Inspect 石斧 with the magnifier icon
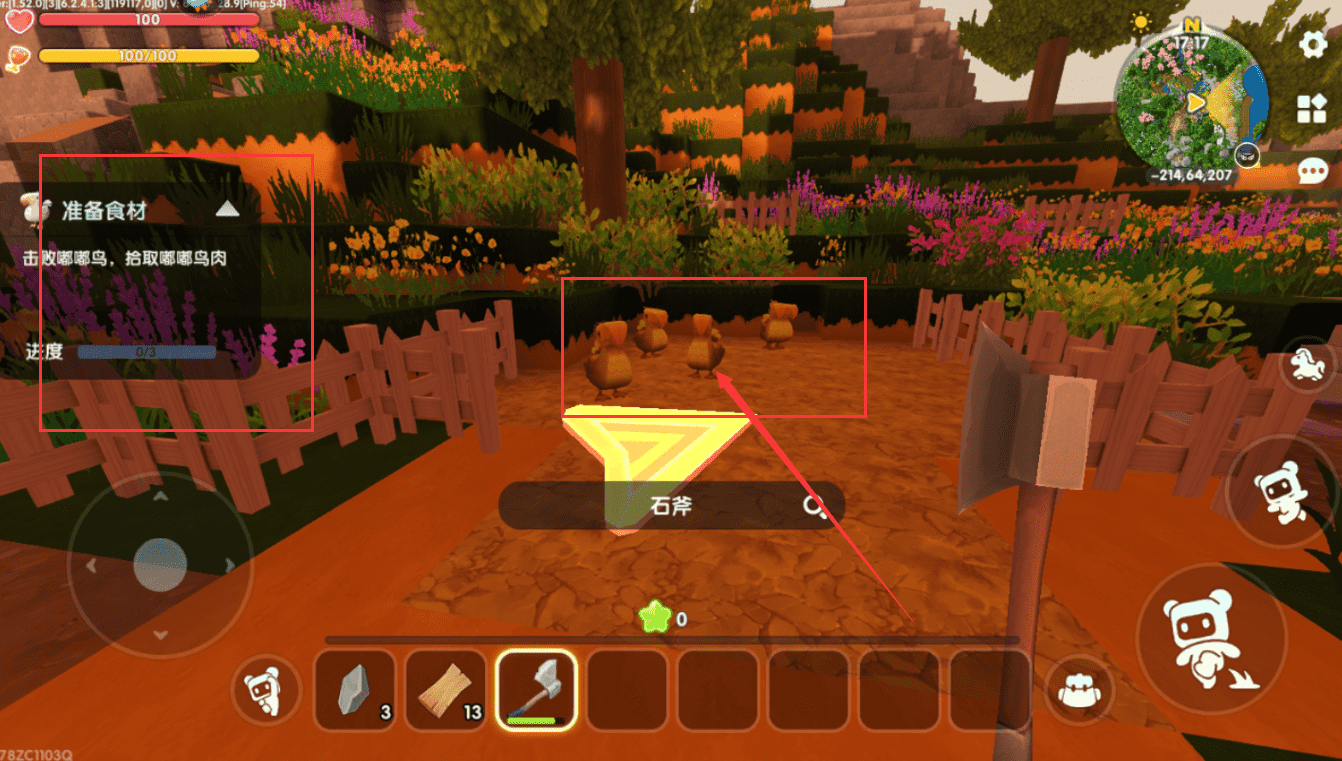Screen dimensions: 1342x761 (x=815, y=506)
